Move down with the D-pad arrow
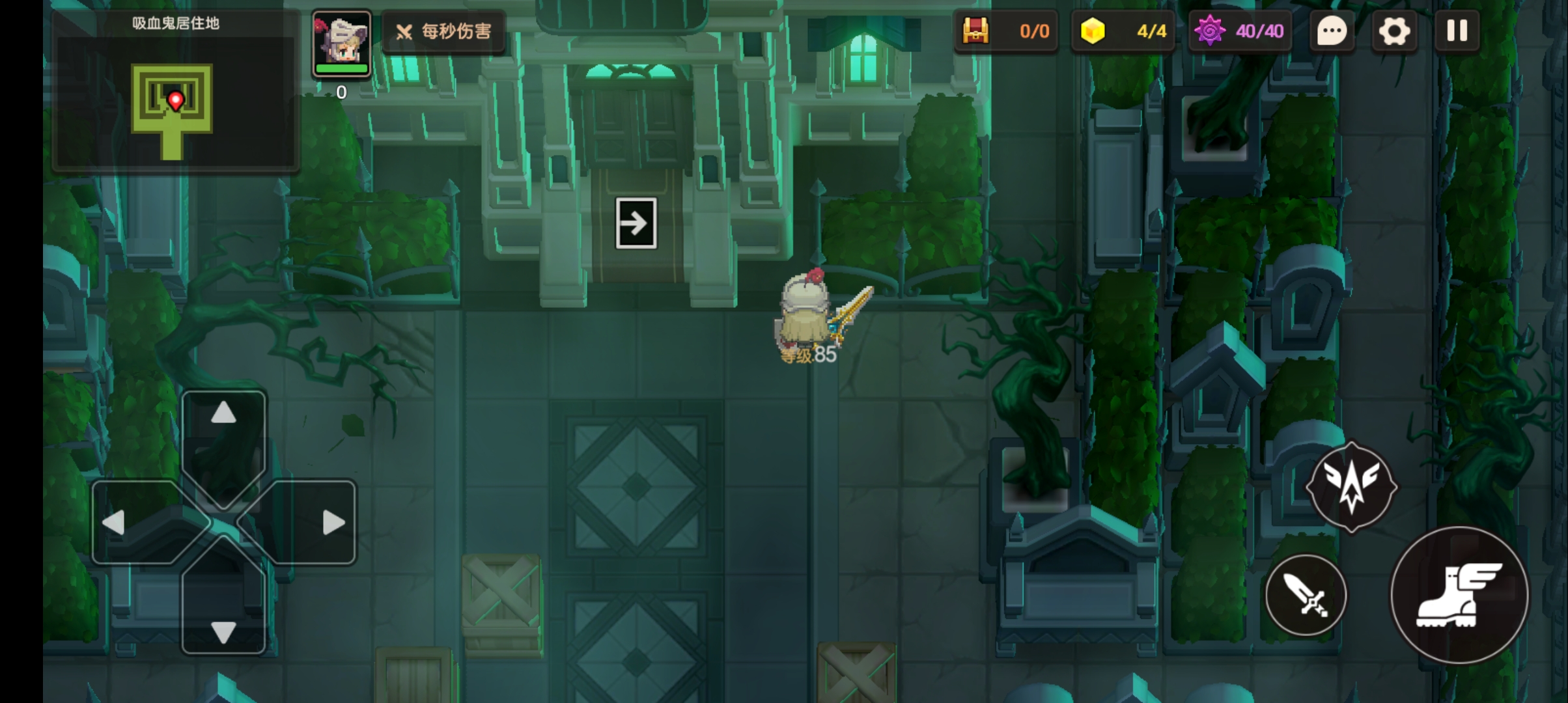Screen dimensions: 1568x703 [223, 631]
